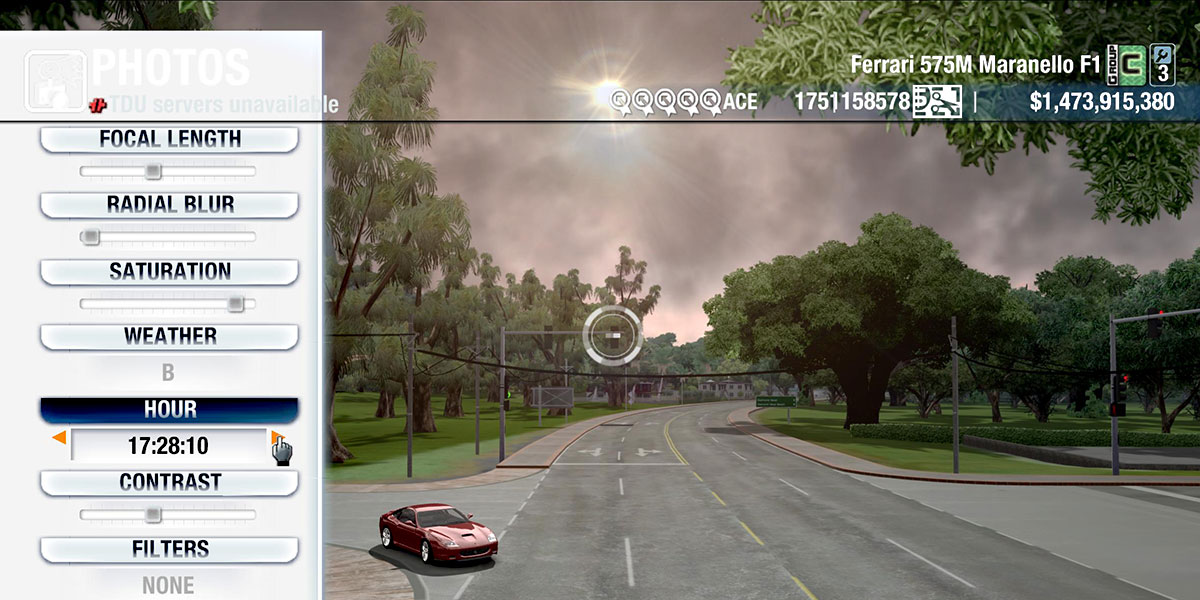Click the Focal Length slider handle
1200x600 pixels.
point(152,172)
